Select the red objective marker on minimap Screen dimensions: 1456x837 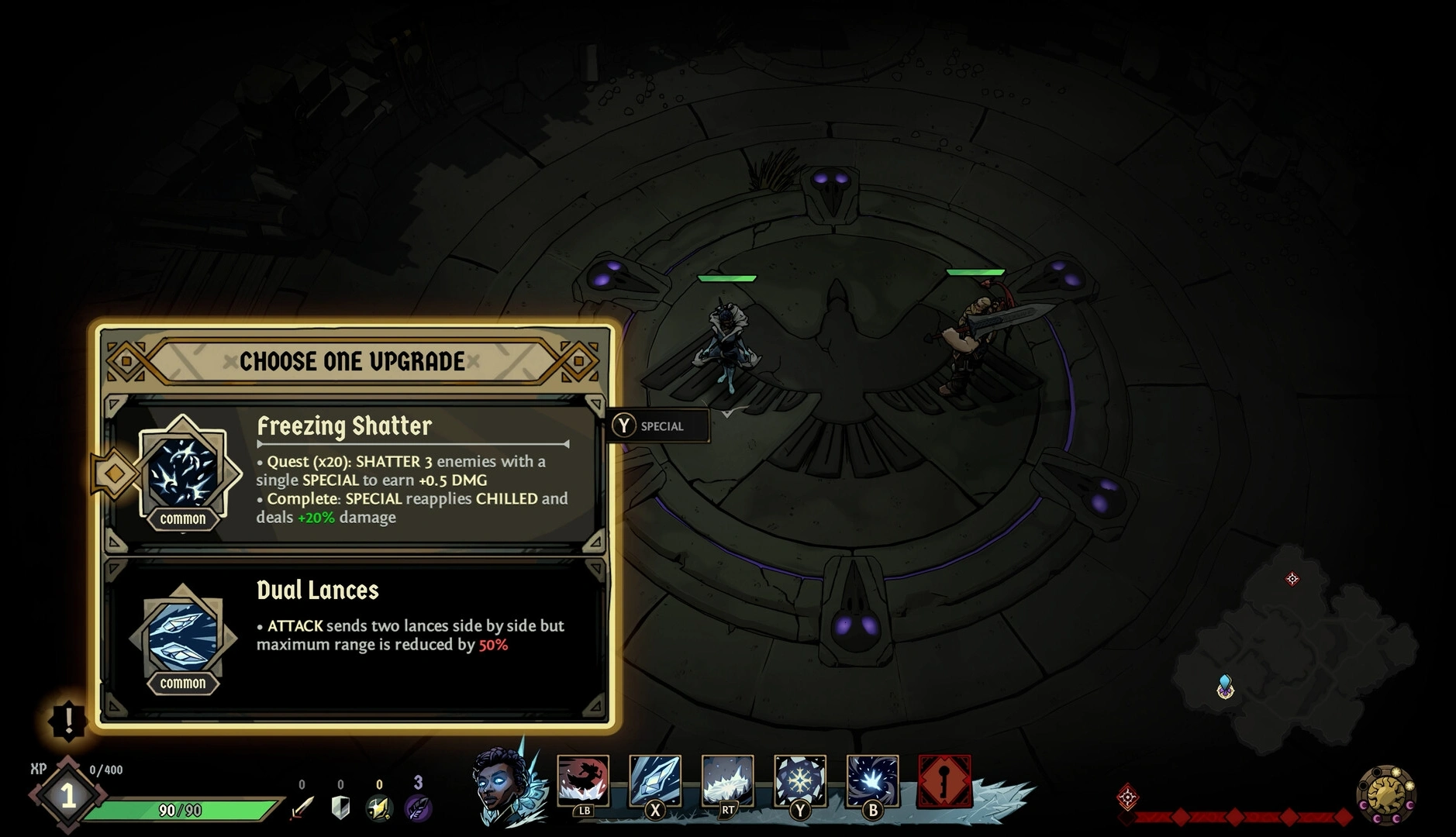[1292, 579]
